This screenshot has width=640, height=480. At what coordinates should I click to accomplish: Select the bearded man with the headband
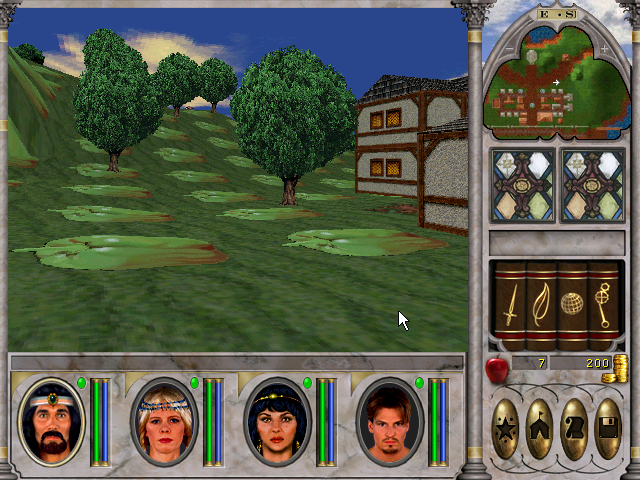[x=52, y=422]
